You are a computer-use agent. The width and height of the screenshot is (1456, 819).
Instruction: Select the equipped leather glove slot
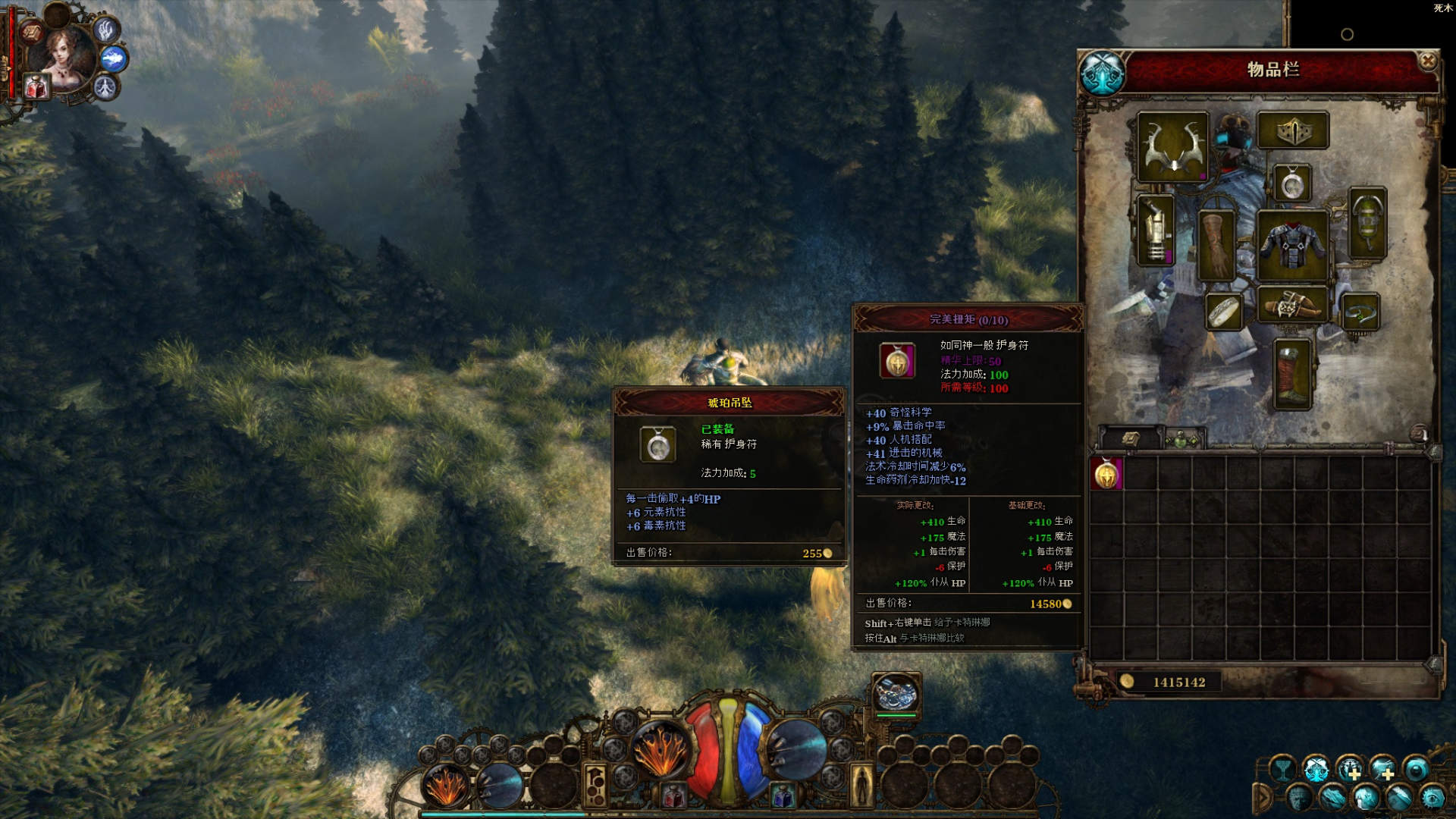tap(1216, 246)
